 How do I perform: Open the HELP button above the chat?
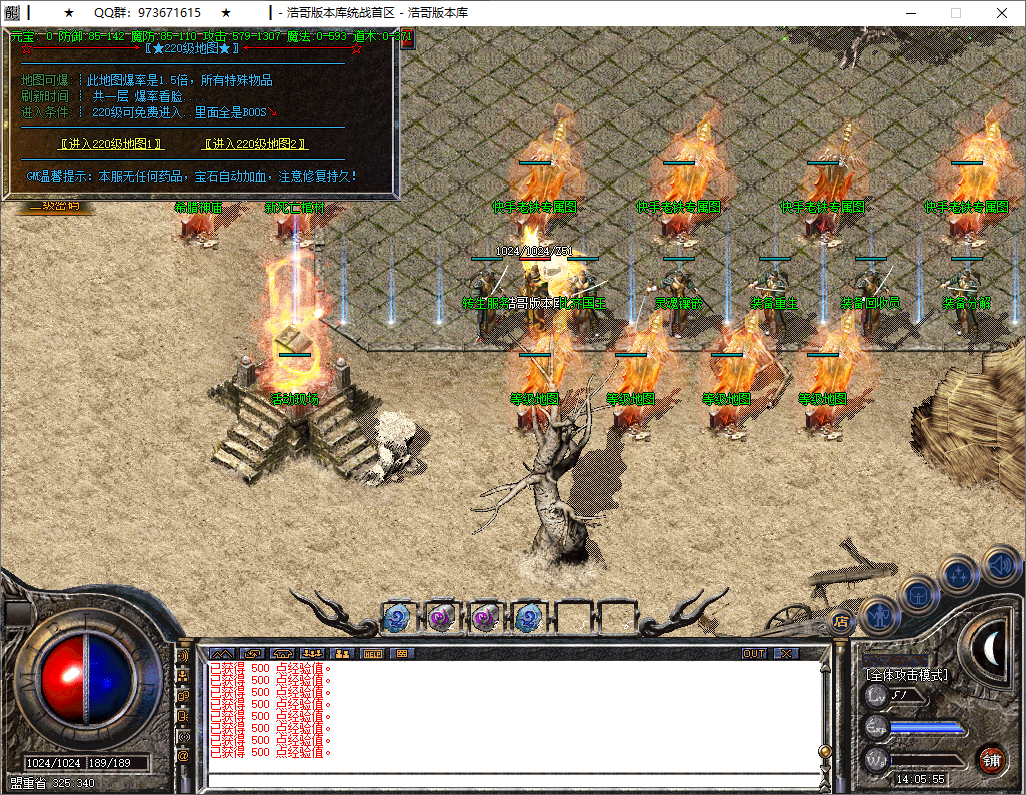[372, 653]
